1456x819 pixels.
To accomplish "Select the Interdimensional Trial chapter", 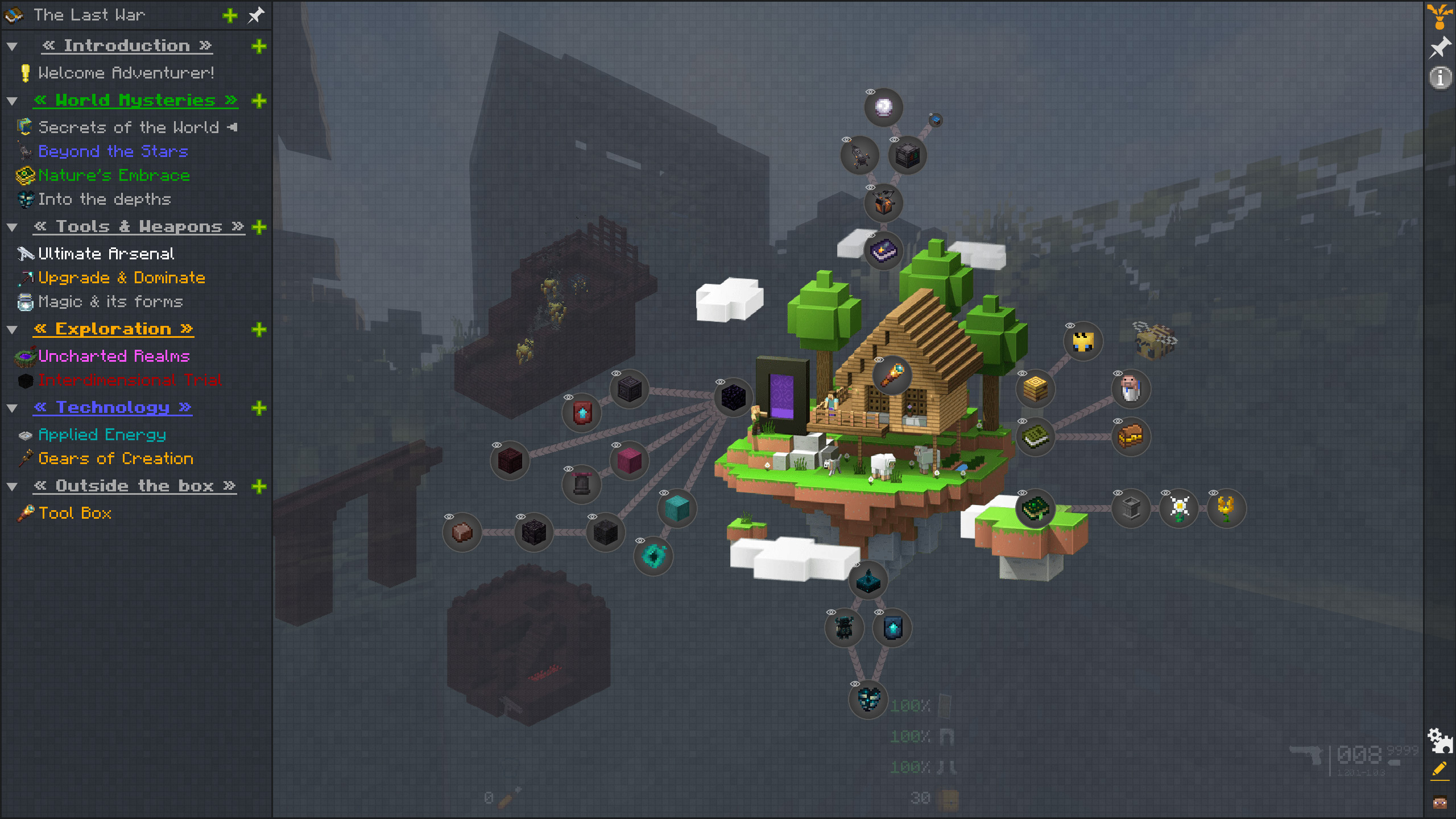I will click(x=129, y=380).
